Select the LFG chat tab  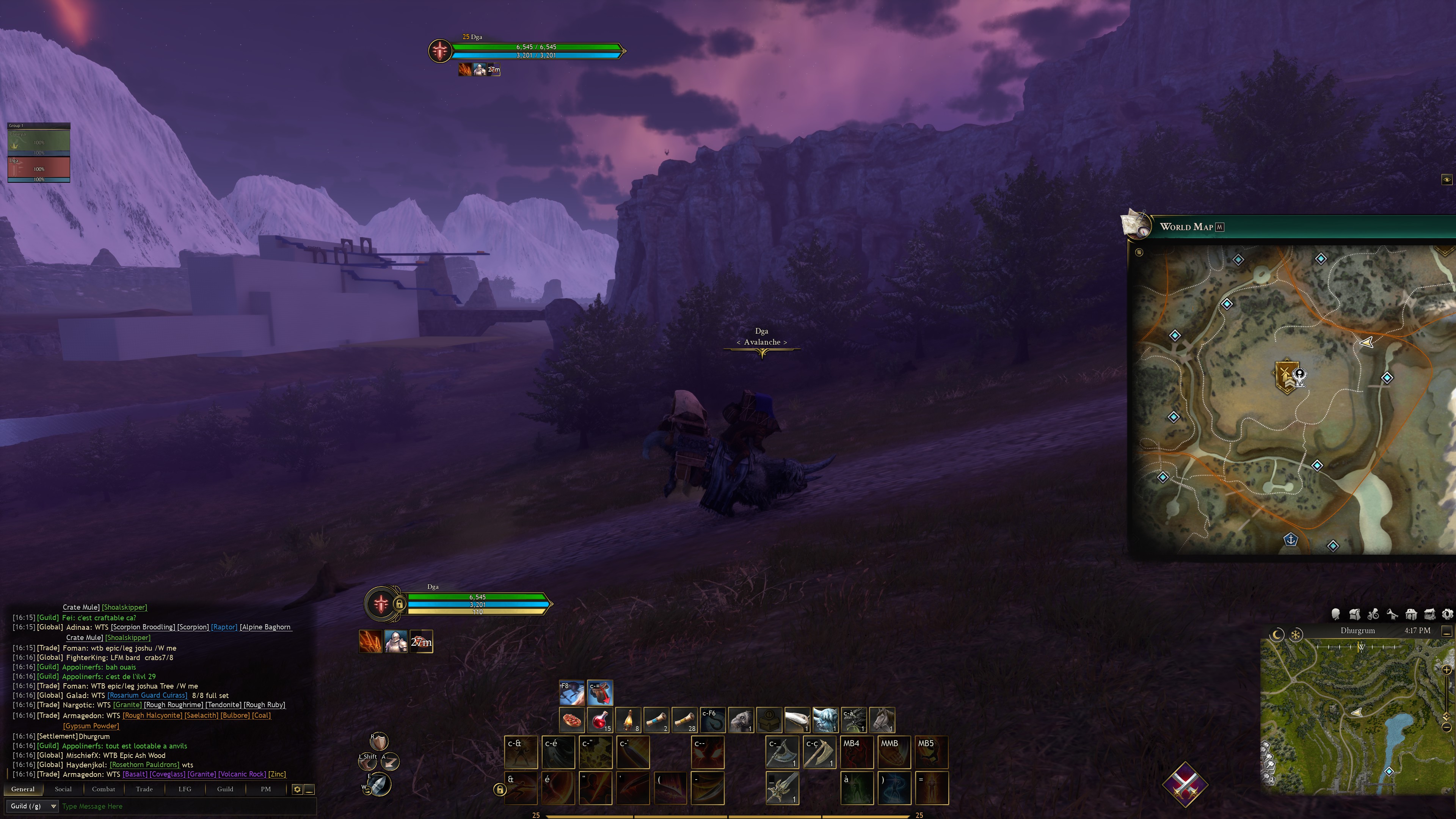pyautogui.click(x=185, y=789)
